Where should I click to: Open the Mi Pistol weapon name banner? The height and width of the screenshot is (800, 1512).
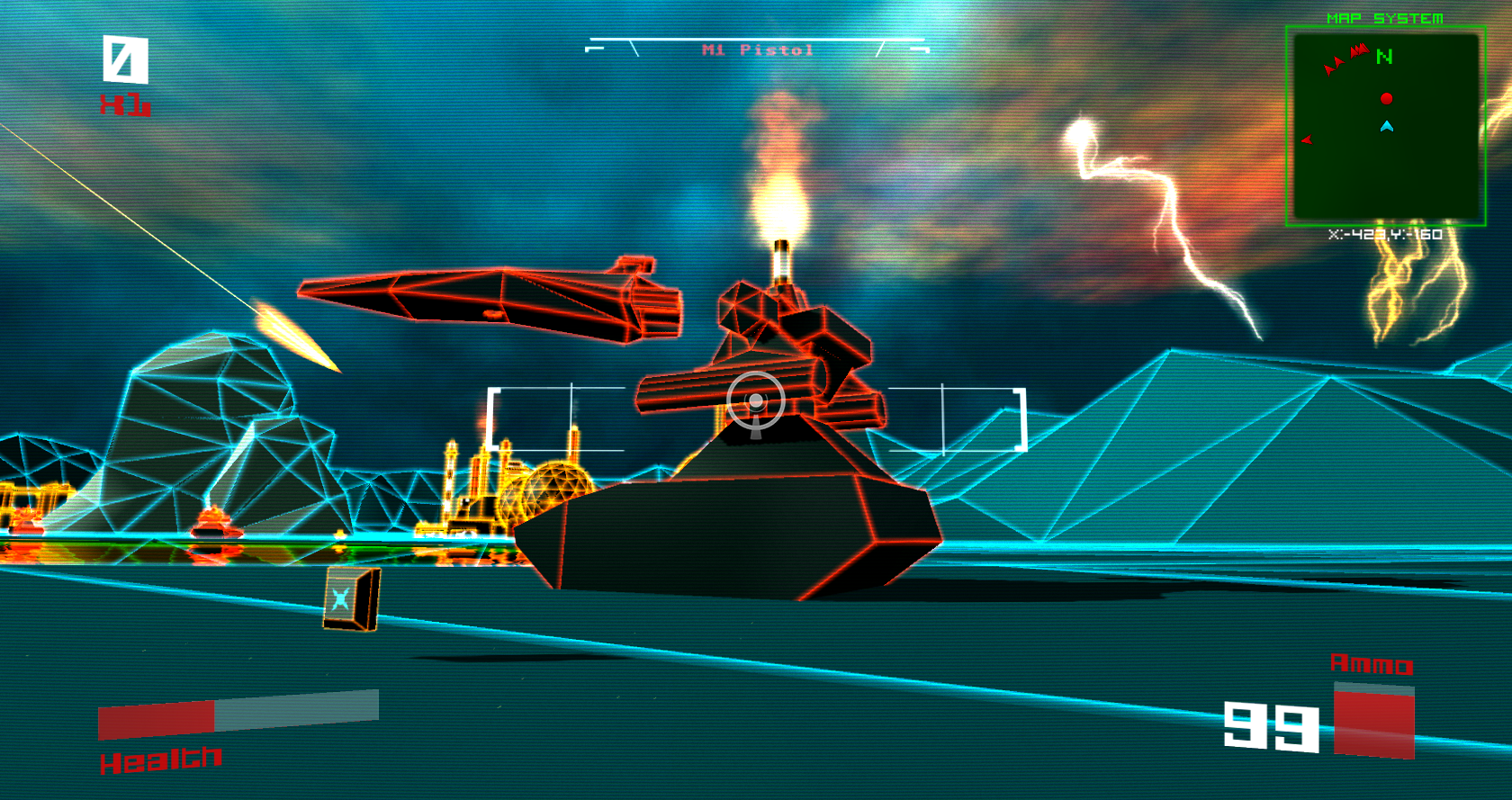tap(756, 49)
